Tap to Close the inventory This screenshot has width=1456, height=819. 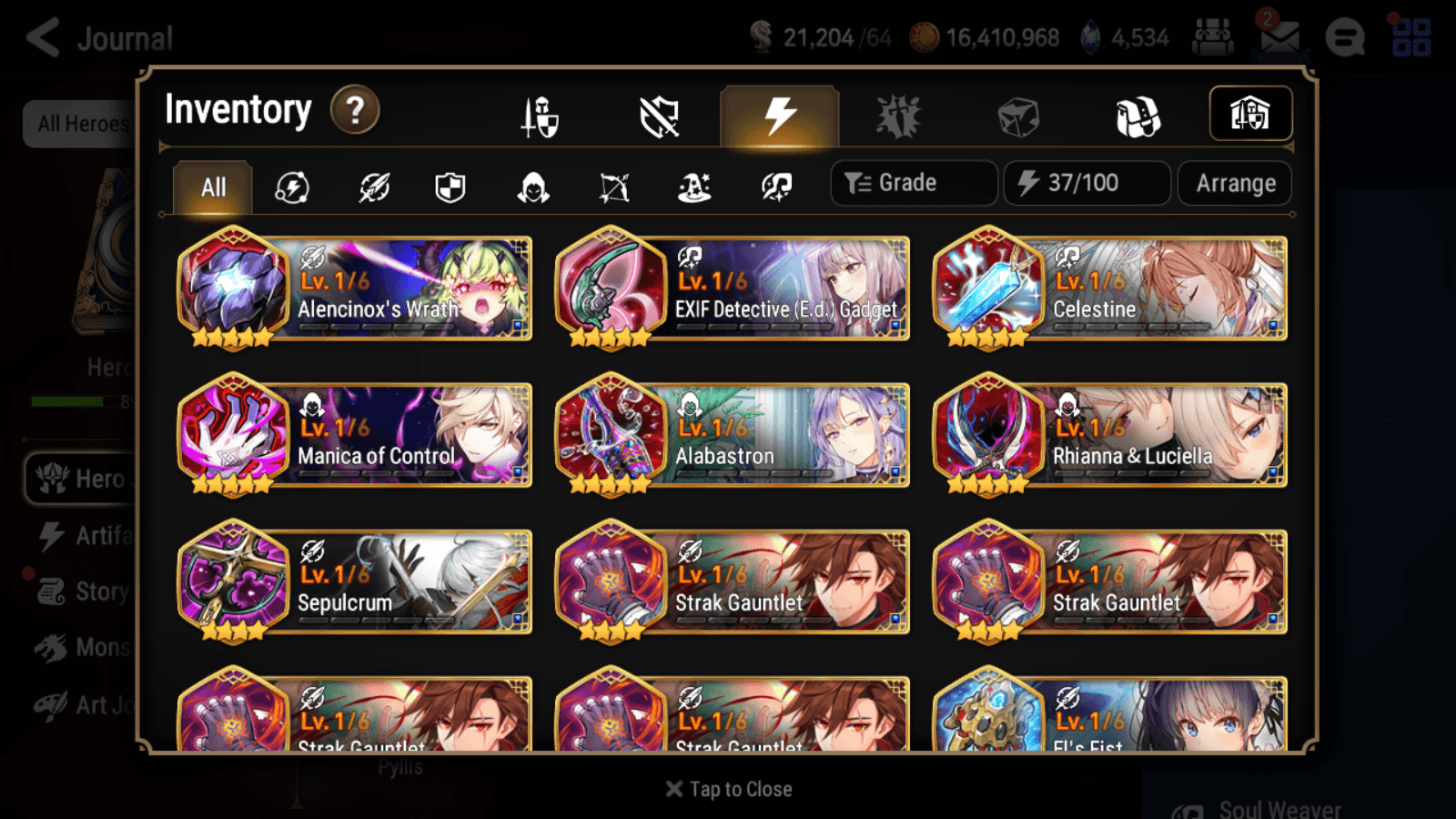728,788
